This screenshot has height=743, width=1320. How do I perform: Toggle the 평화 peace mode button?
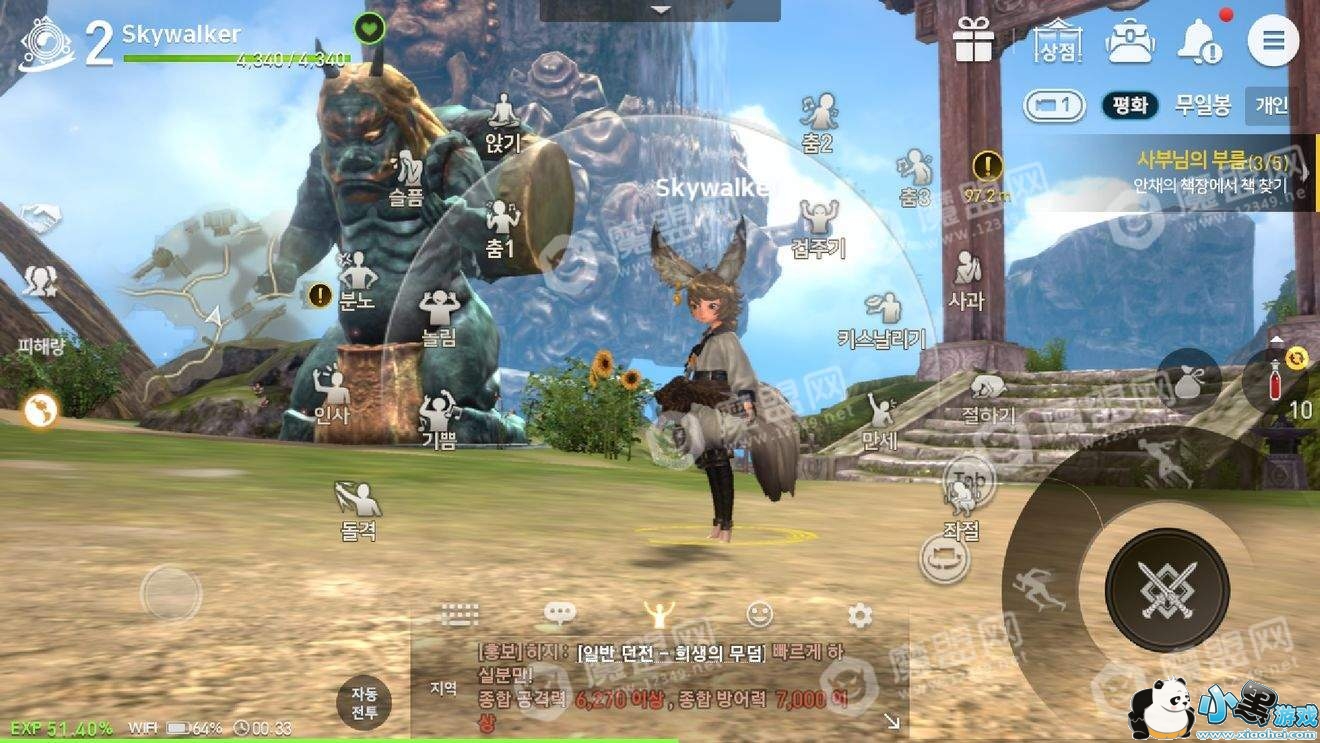(1130, 105)
